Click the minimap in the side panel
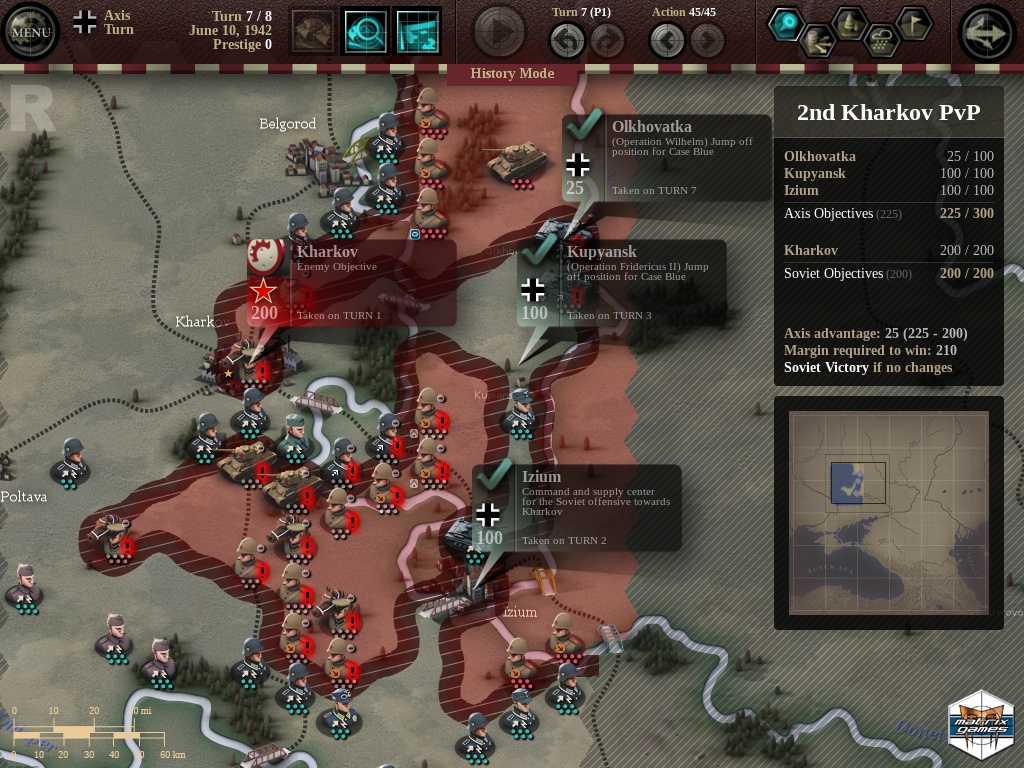This screenshot has height=768, width=1024. click(888, 512)
